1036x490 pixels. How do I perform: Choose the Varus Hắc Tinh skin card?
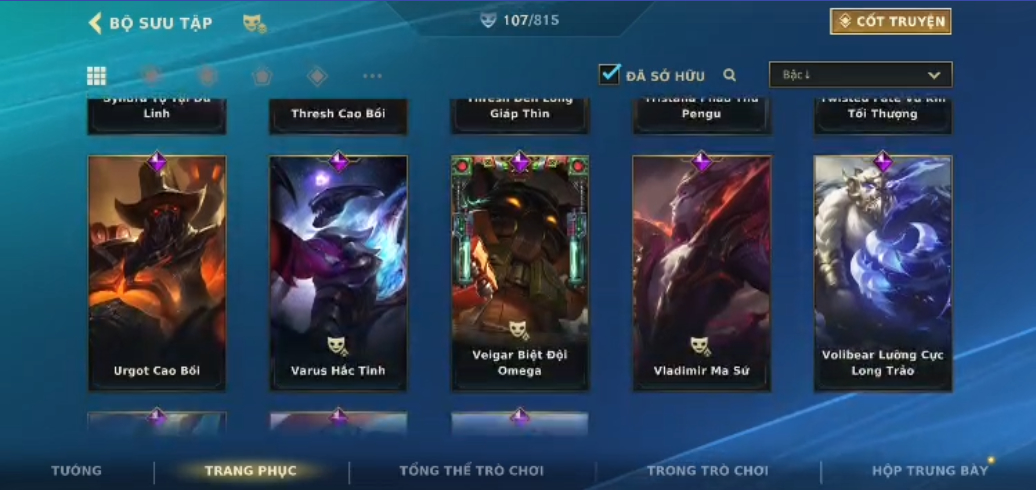pyautogui.click(x=338, y=272)
